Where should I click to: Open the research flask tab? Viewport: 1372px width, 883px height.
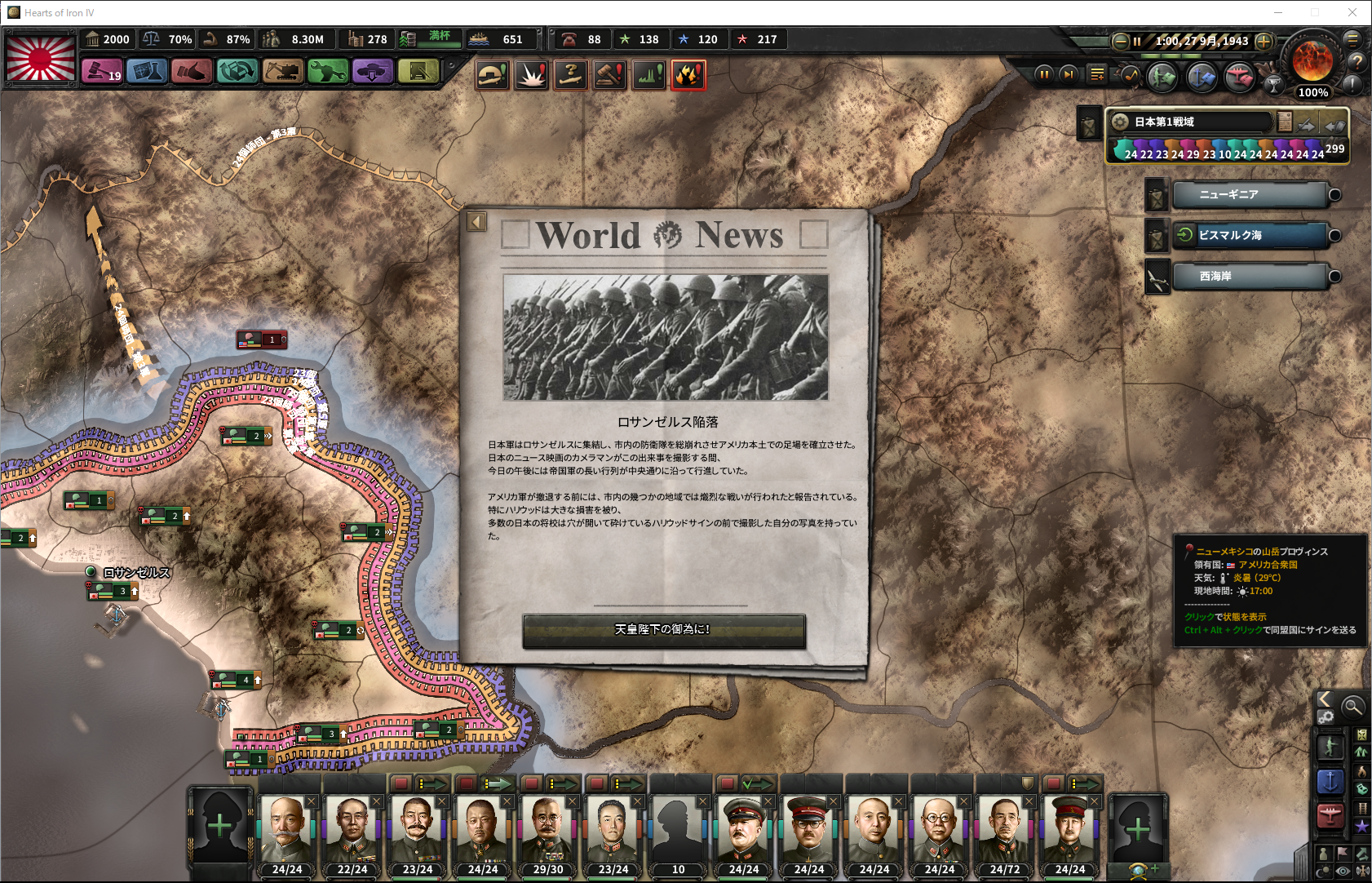click(x=147, y=72)
